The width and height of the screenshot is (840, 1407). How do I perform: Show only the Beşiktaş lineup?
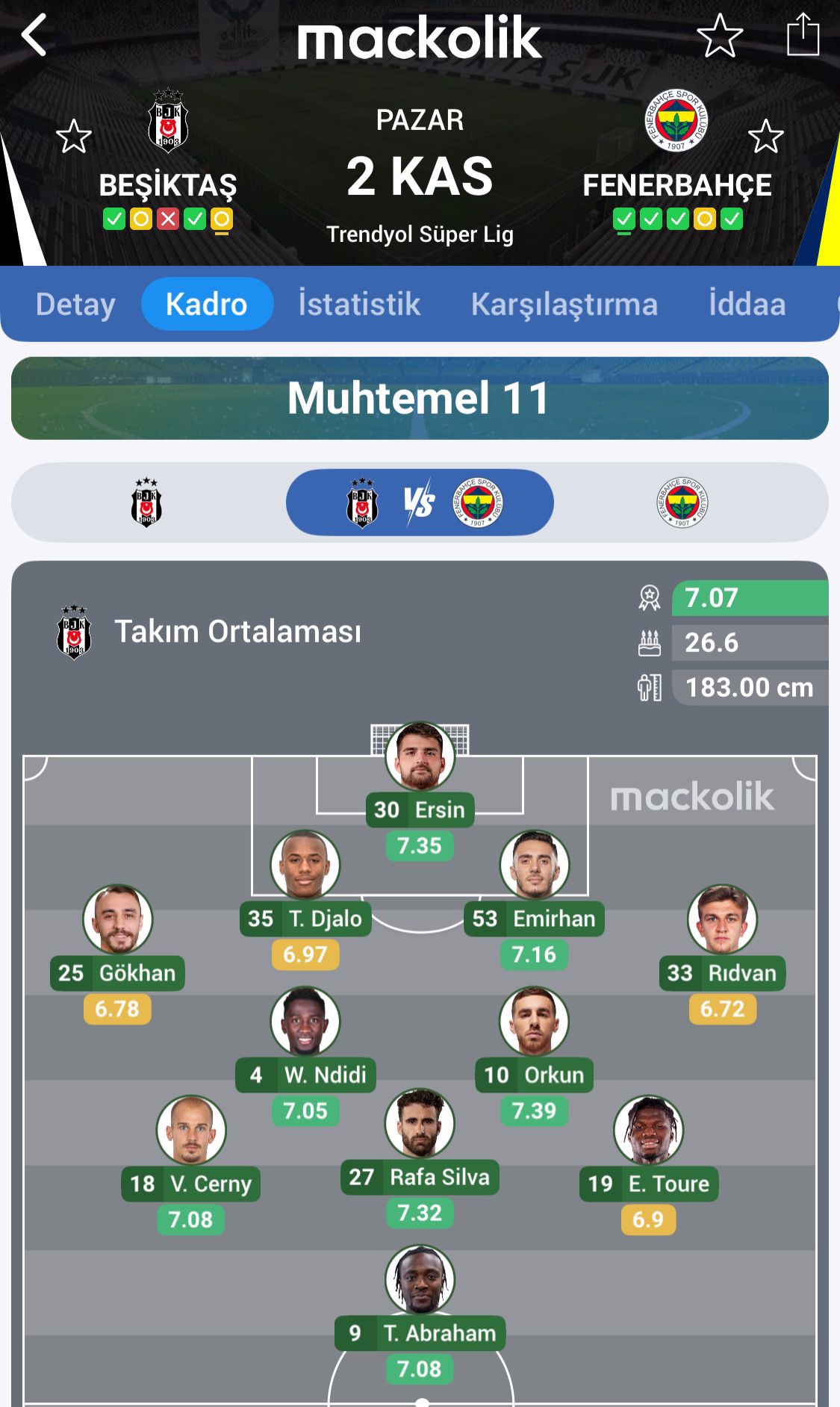pos(146,503)
